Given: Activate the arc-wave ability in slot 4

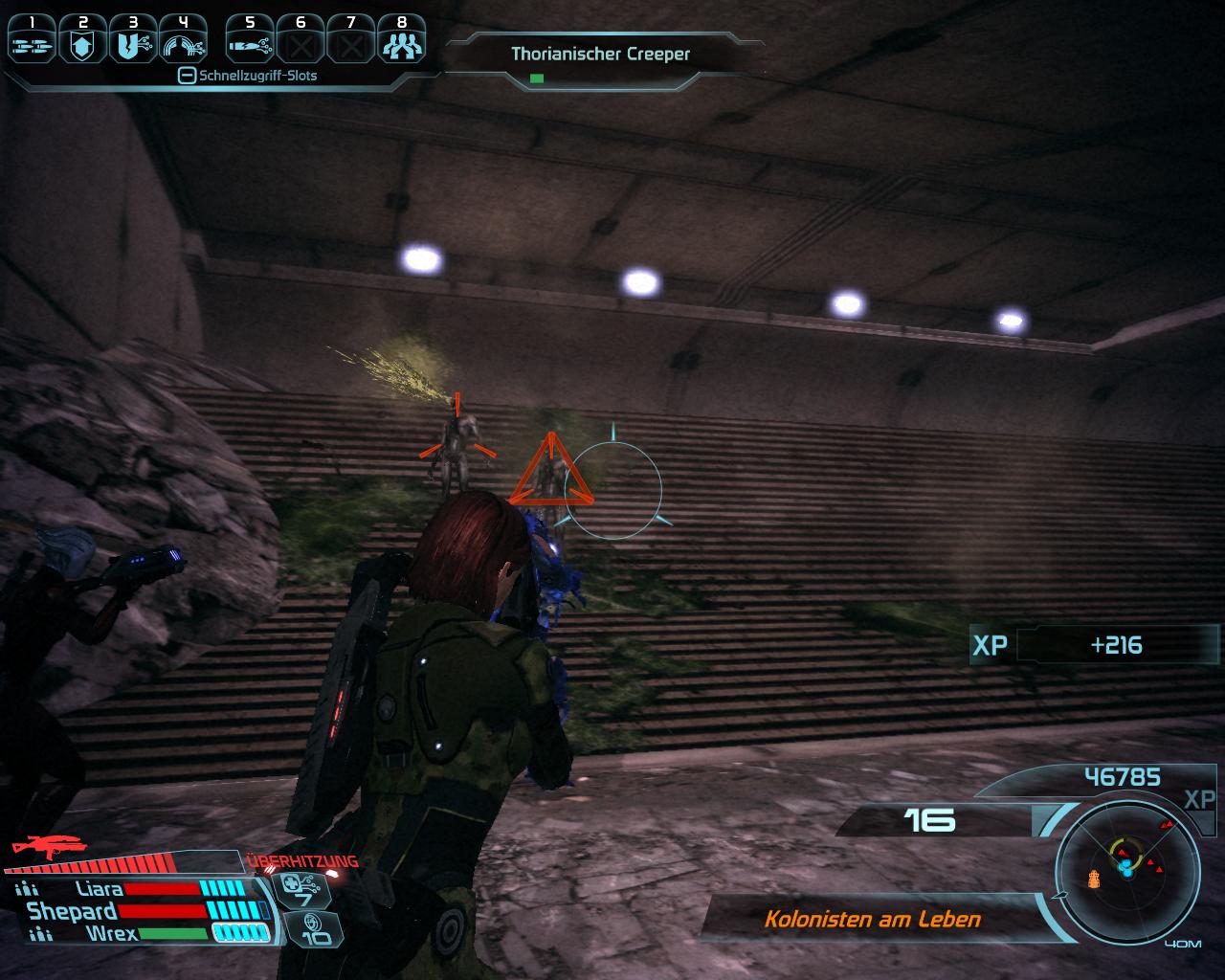Looking at the screenshot, I should coord(184,43).
